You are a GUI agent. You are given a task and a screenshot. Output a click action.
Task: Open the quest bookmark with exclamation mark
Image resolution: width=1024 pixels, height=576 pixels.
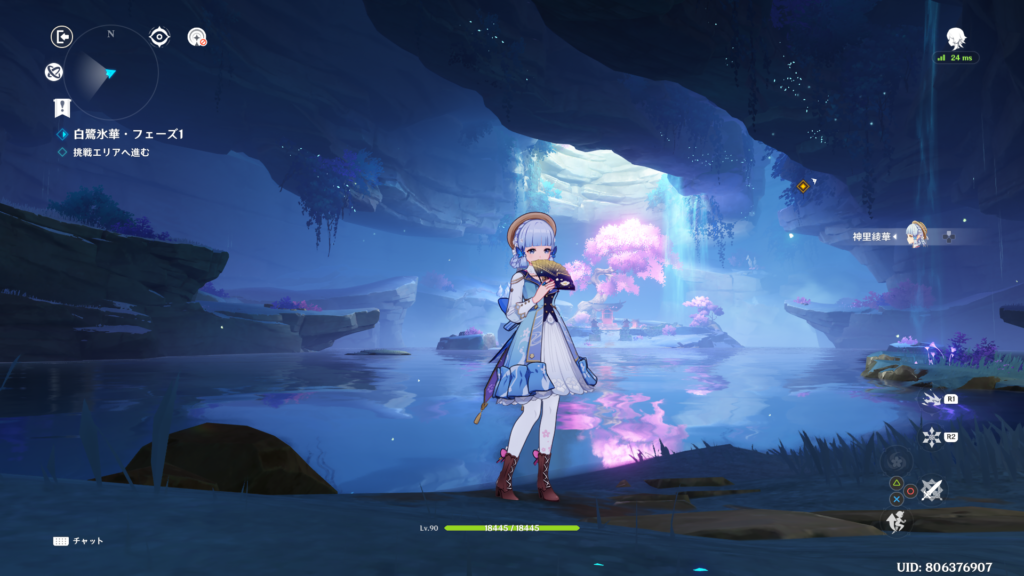click(x=62, y=108)
